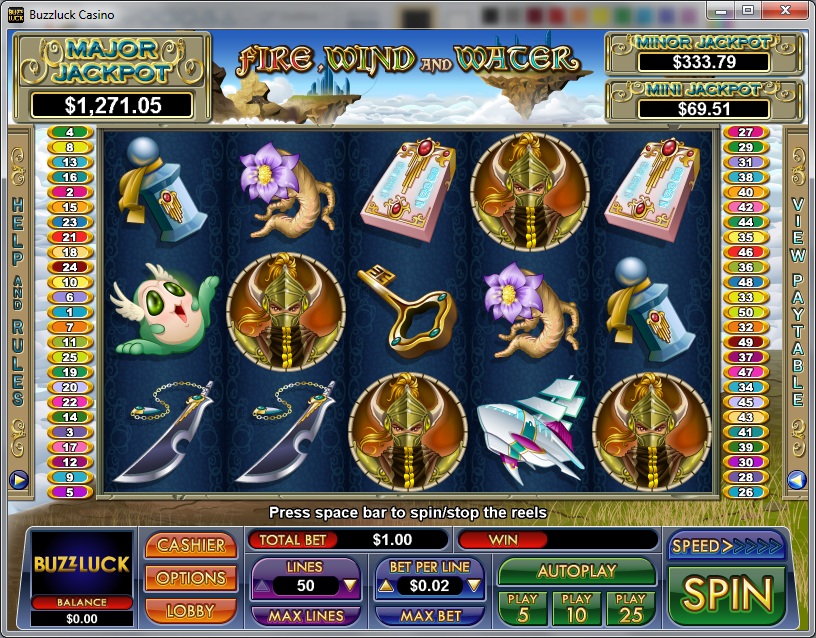Viewport: 816px width, 638px height.
Task: Select Max Lines
Action: click(306, 616)
